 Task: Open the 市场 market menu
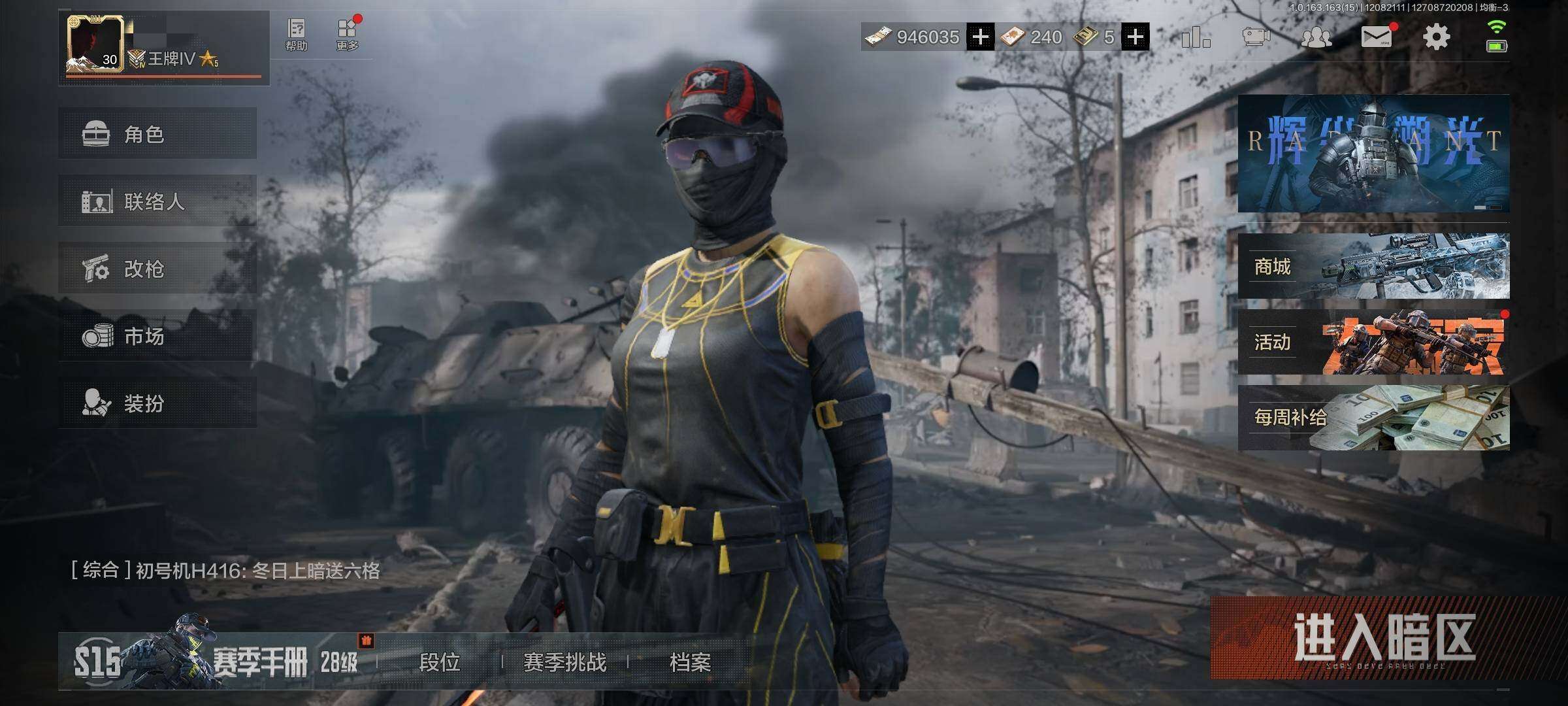click(x=157, y=336)
